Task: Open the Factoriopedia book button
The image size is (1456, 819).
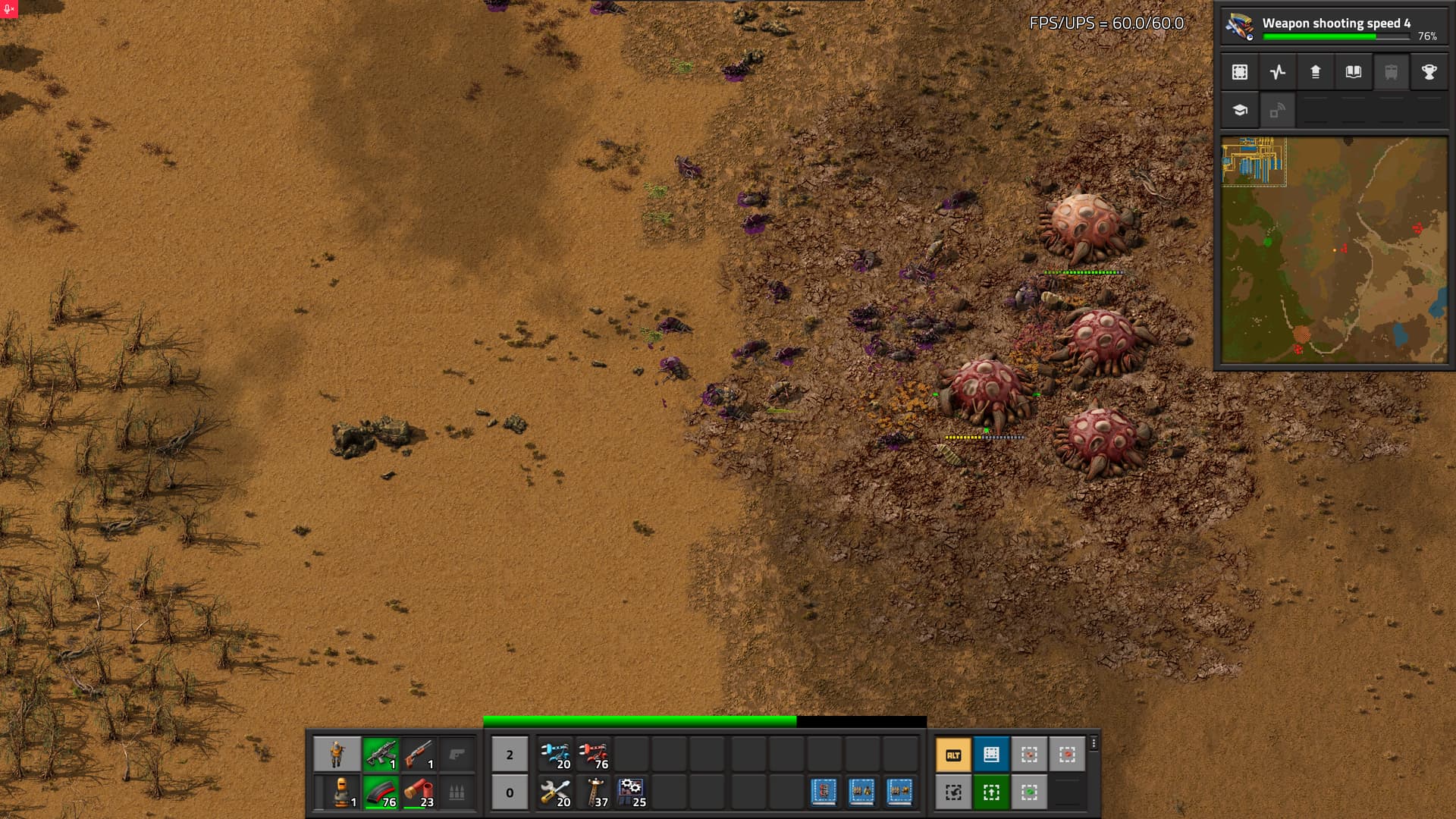Action: pos(1354,72)
